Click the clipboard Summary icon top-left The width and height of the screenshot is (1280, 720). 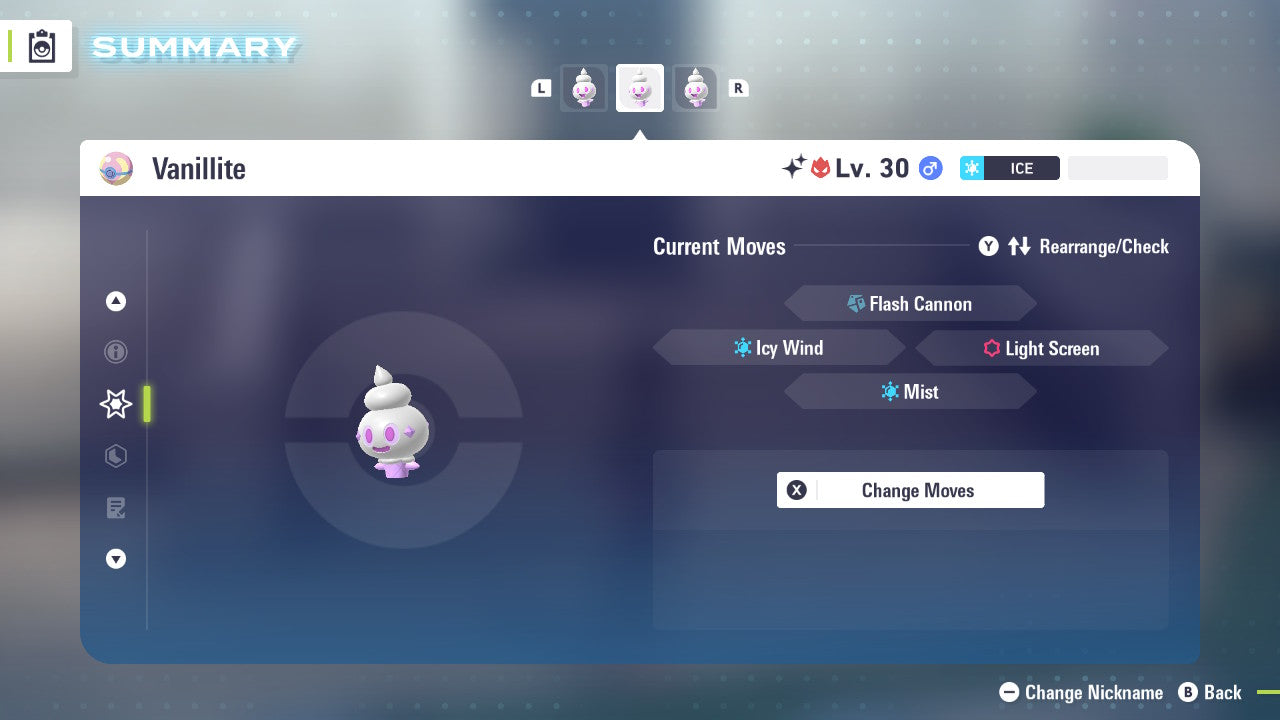pos(40,46)
